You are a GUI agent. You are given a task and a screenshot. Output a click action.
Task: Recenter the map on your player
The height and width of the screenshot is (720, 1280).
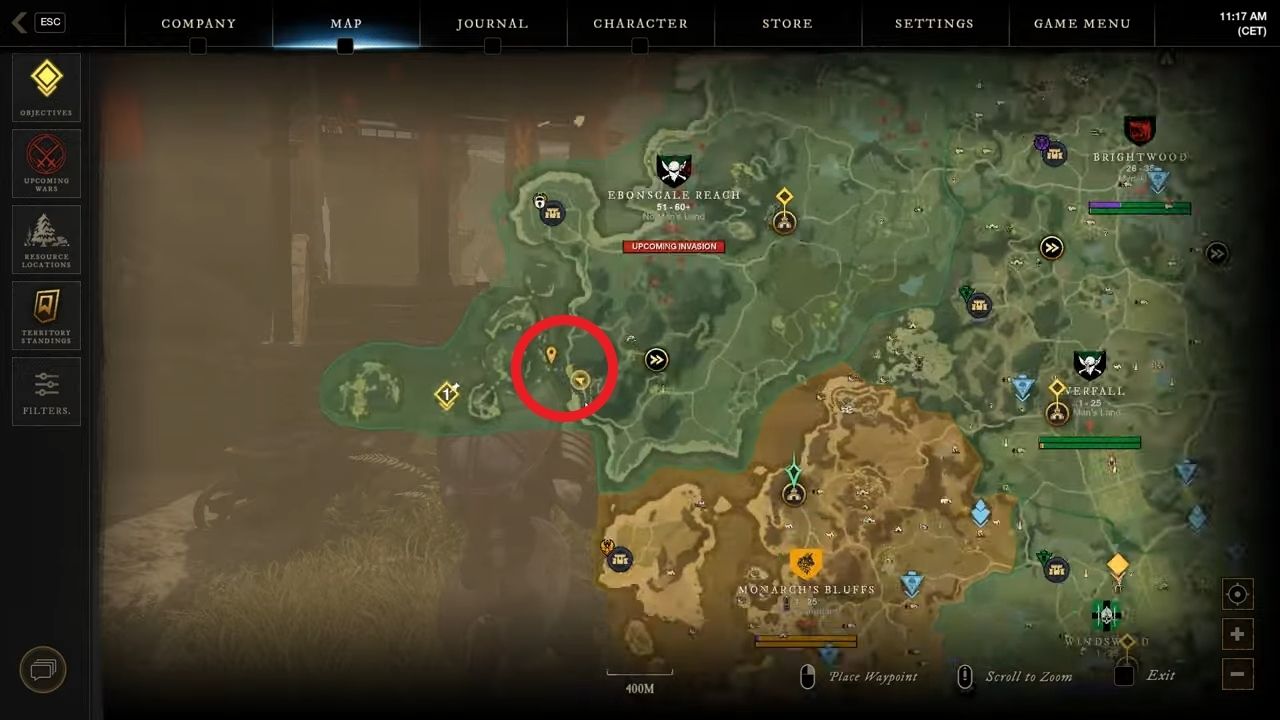coord(1237,594)
